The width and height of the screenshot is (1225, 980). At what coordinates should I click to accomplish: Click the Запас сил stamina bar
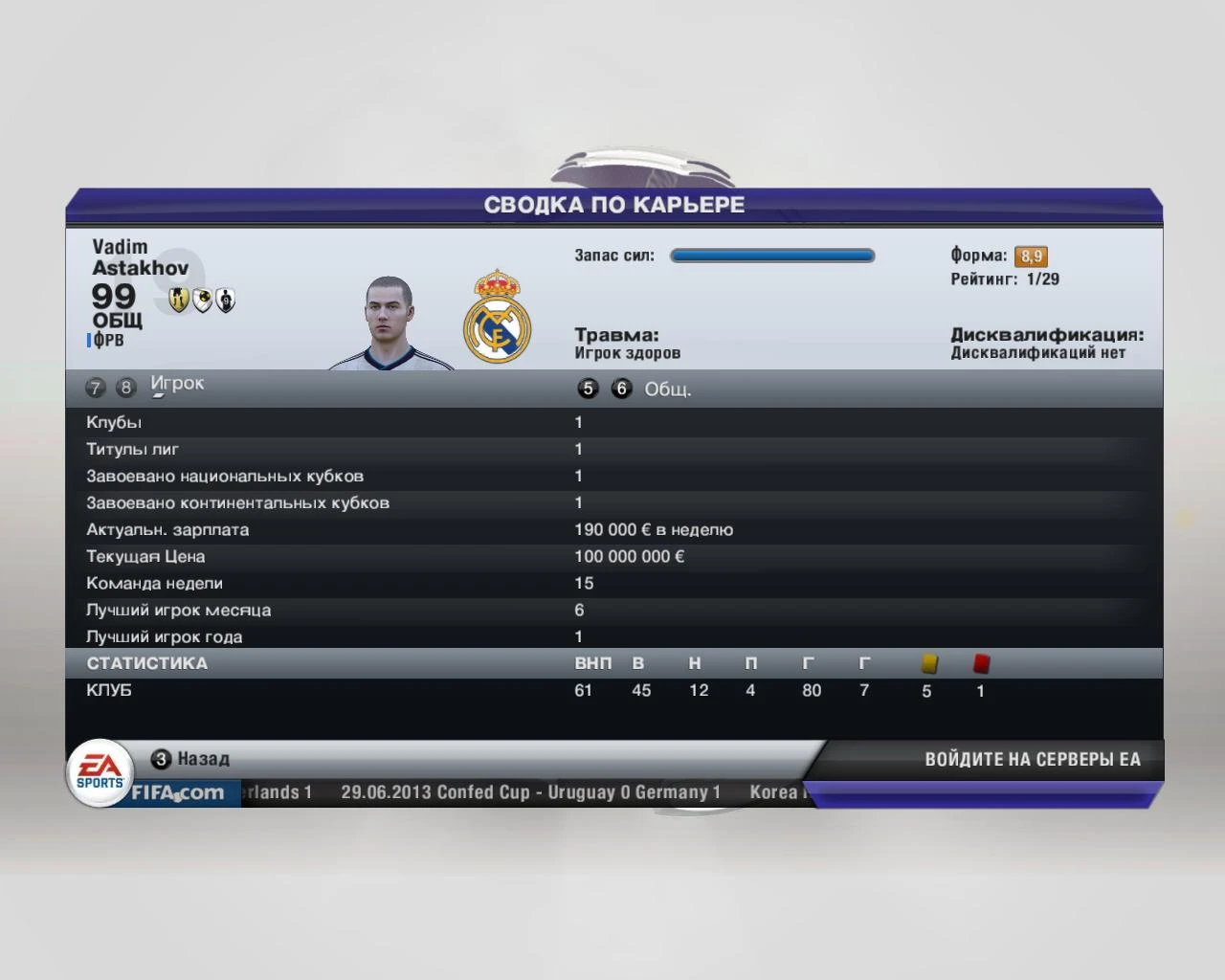click(771, 256)
